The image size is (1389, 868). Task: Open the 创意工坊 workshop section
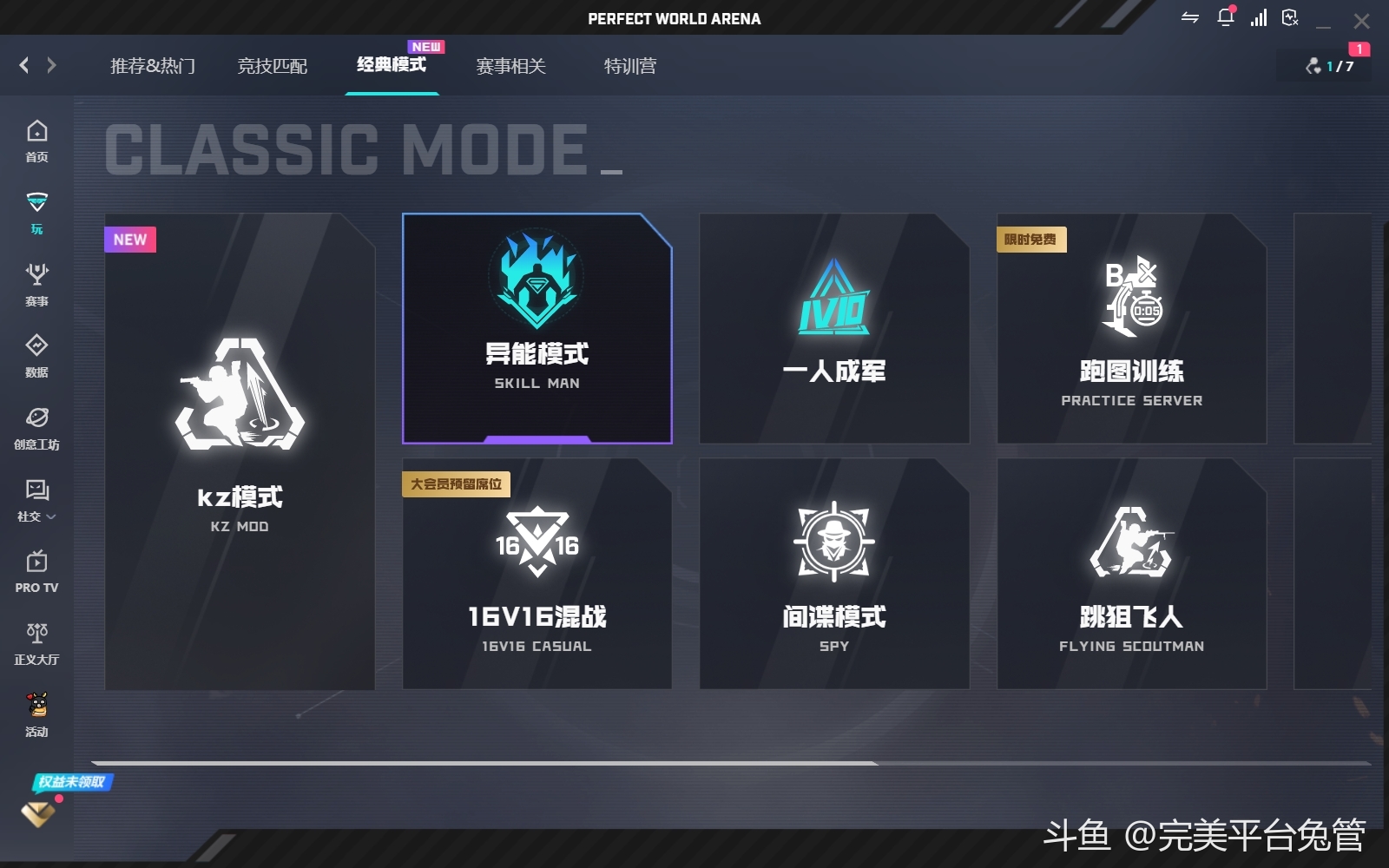tap(36, 428)
